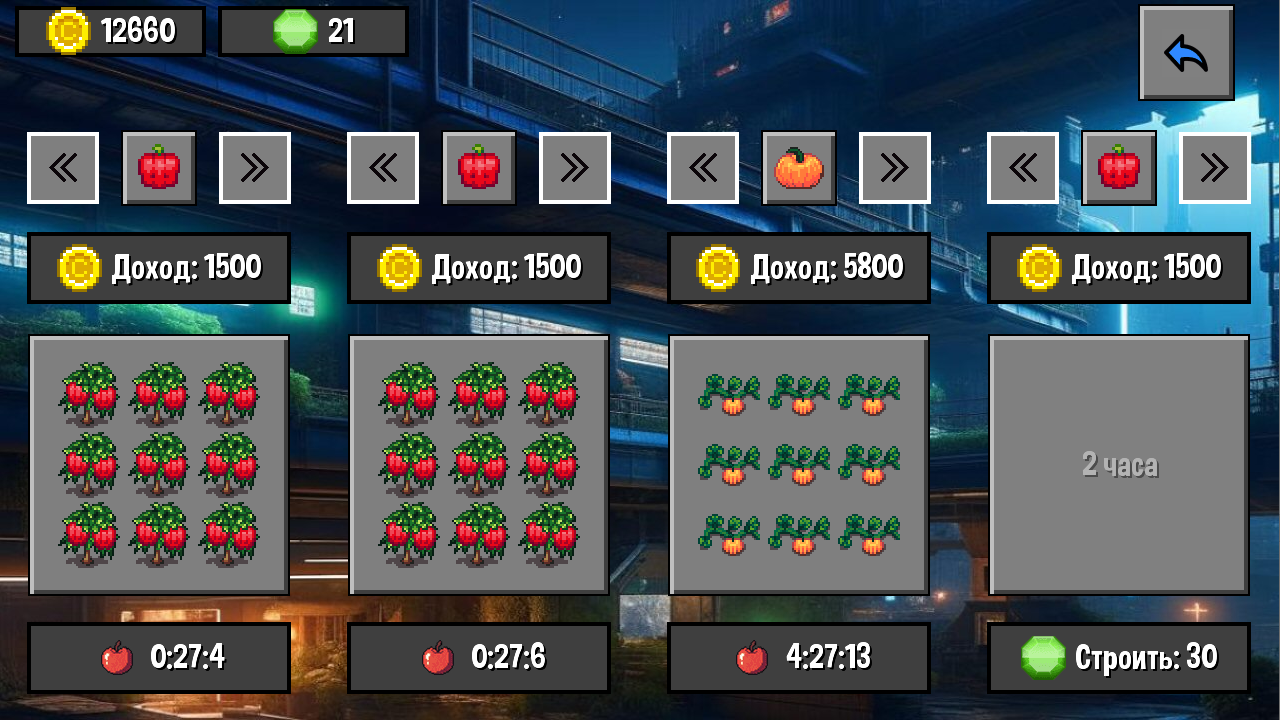
Task: Click an apple tree in the second plot
Action: pos(479,463)
